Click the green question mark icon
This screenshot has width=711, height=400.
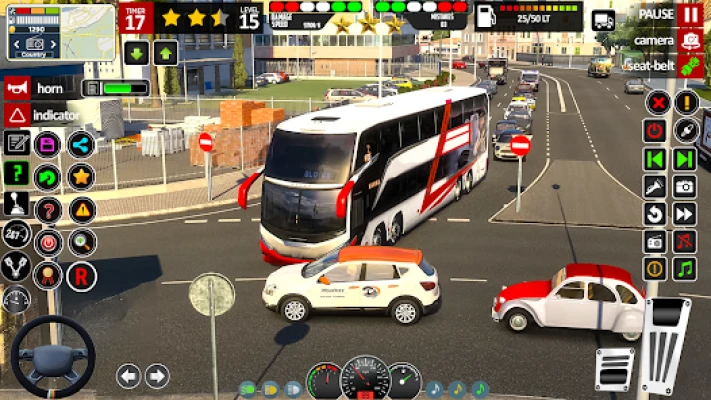coord(16,173)
